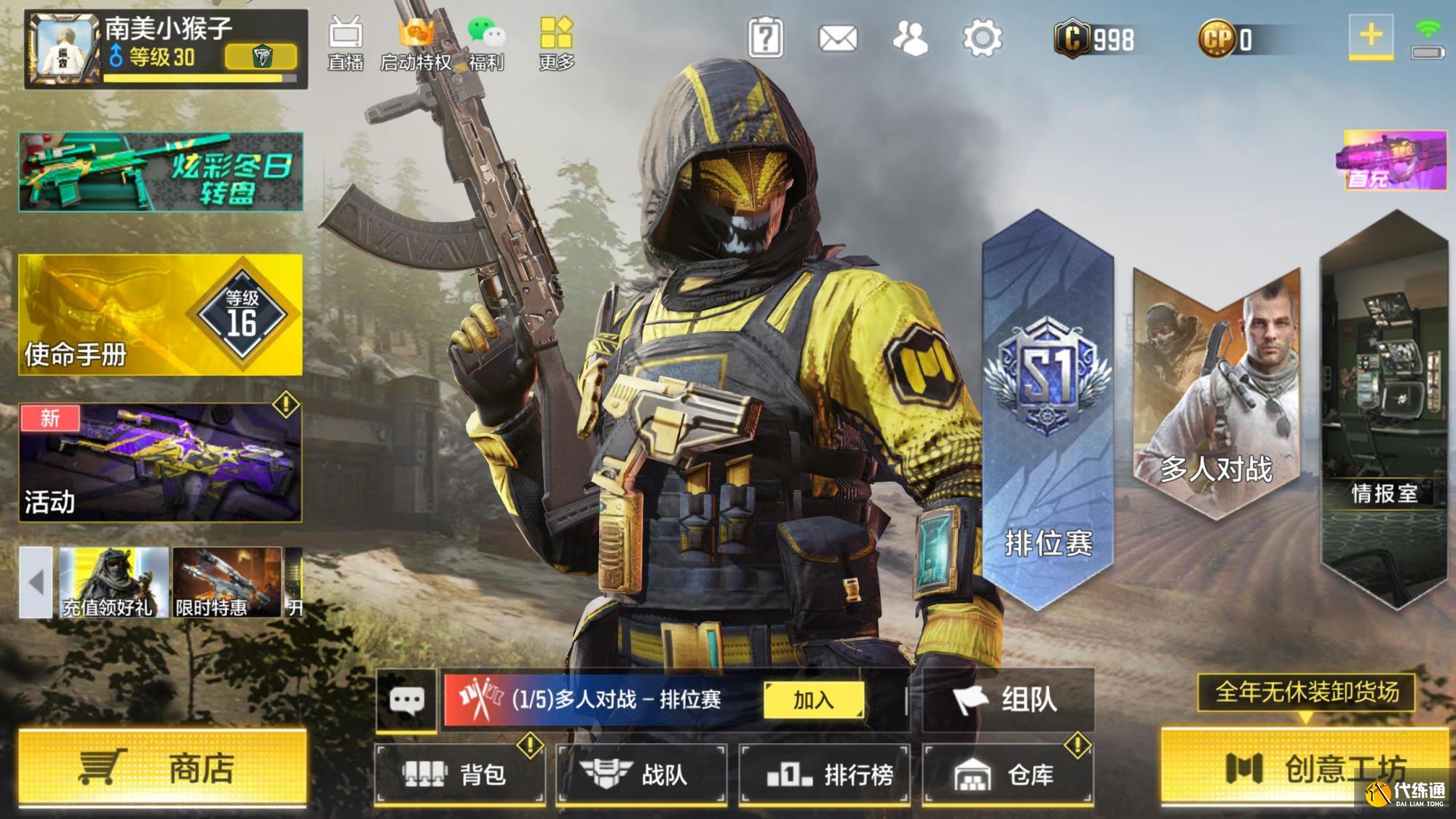Open the mail envelope icon
The height and width of the screenshot is (819, 1456).
coord(837,38)
